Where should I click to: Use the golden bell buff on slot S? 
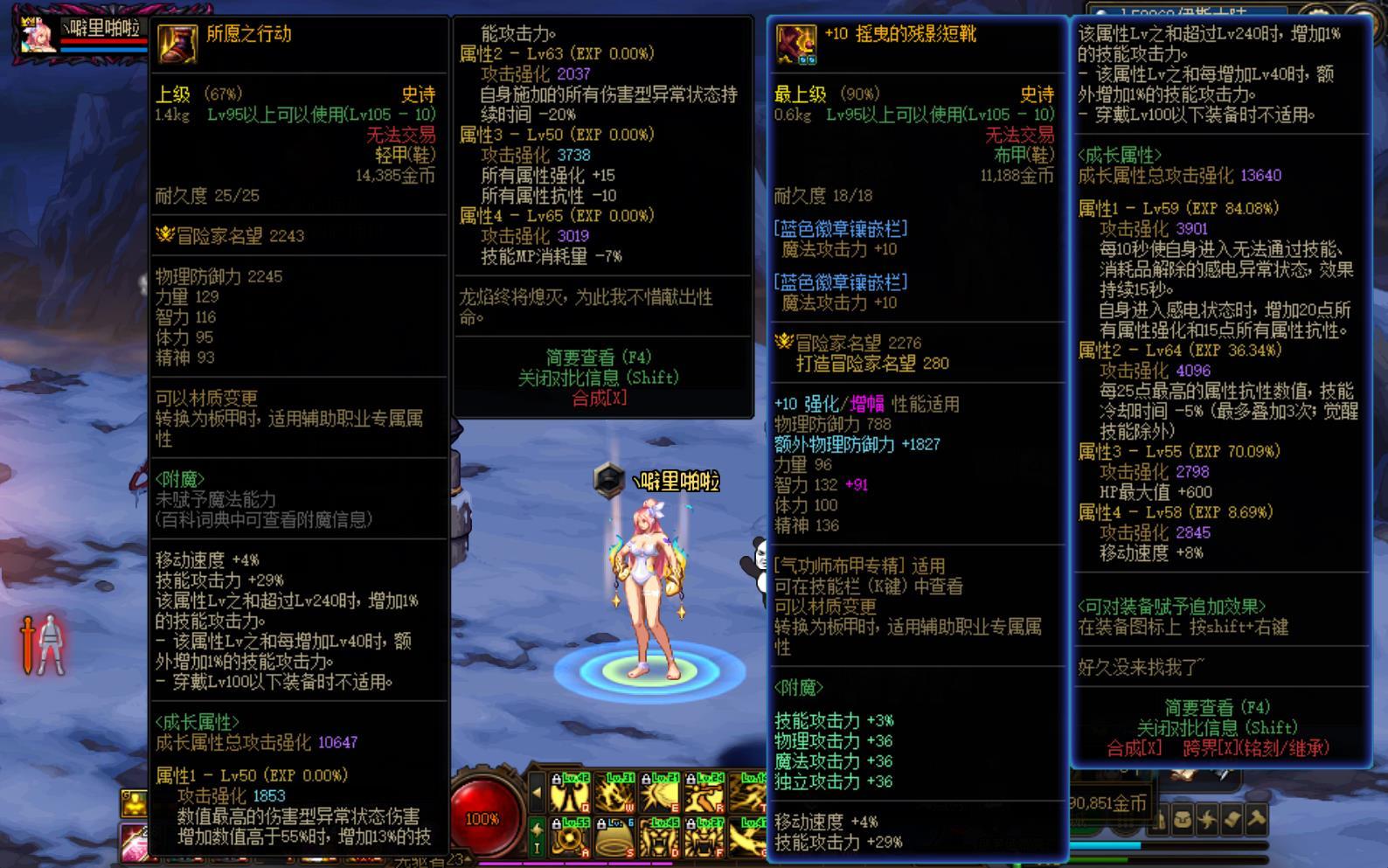tap(615, 837)
